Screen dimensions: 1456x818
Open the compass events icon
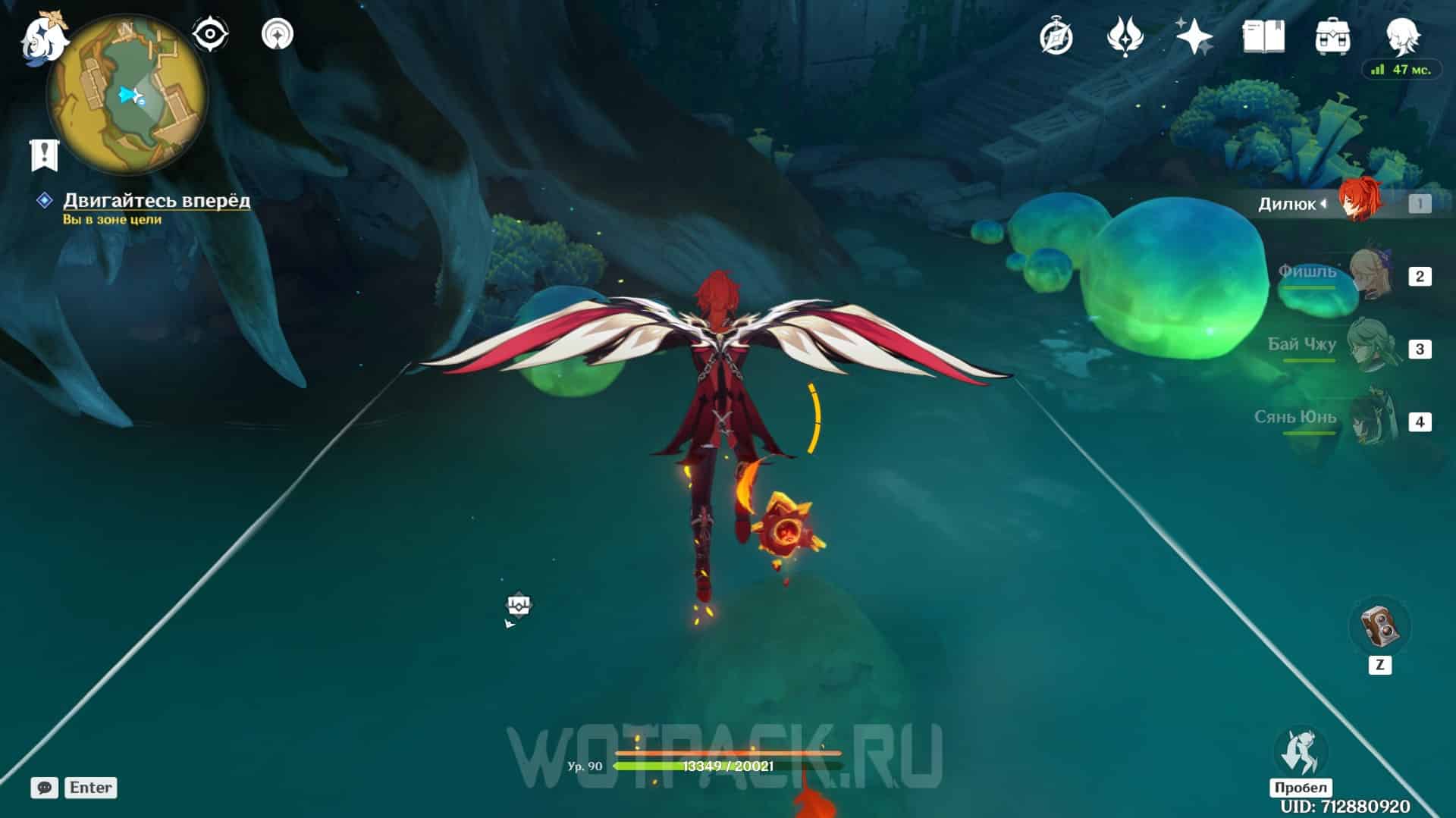[x=1056, y=36]
